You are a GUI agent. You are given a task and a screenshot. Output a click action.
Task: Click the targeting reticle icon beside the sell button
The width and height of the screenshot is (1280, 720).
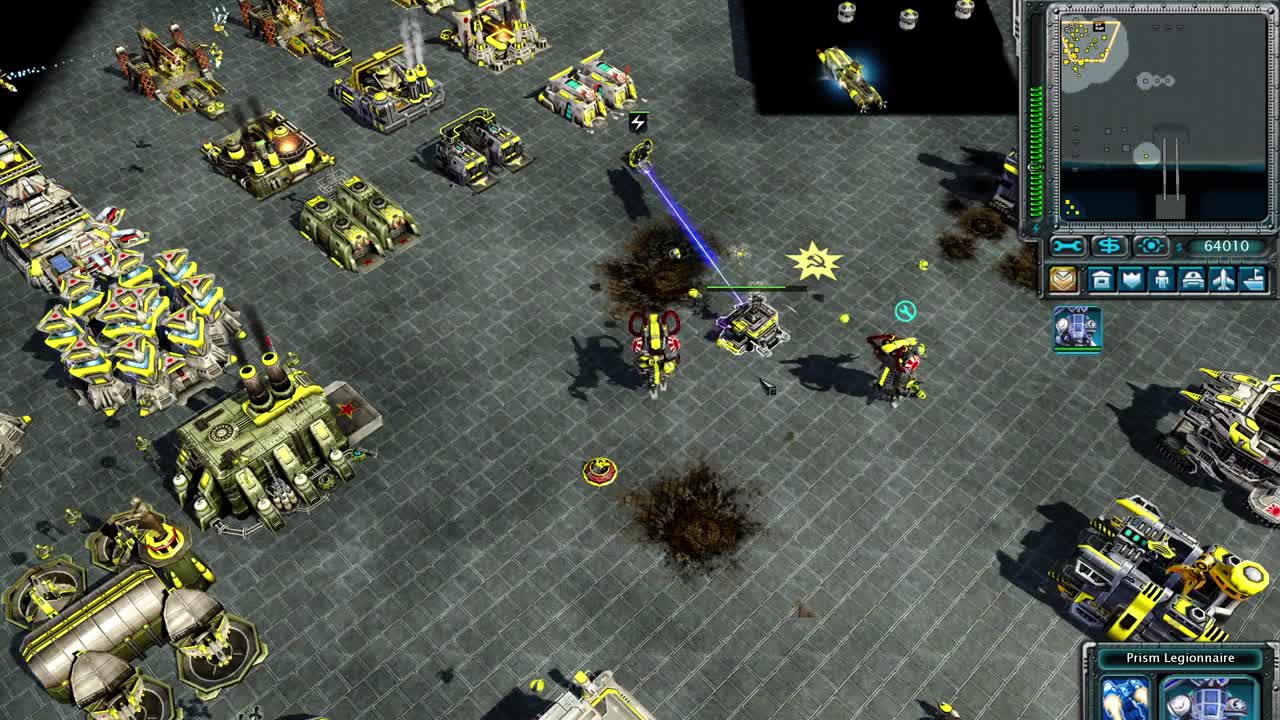coord(1151,246)
